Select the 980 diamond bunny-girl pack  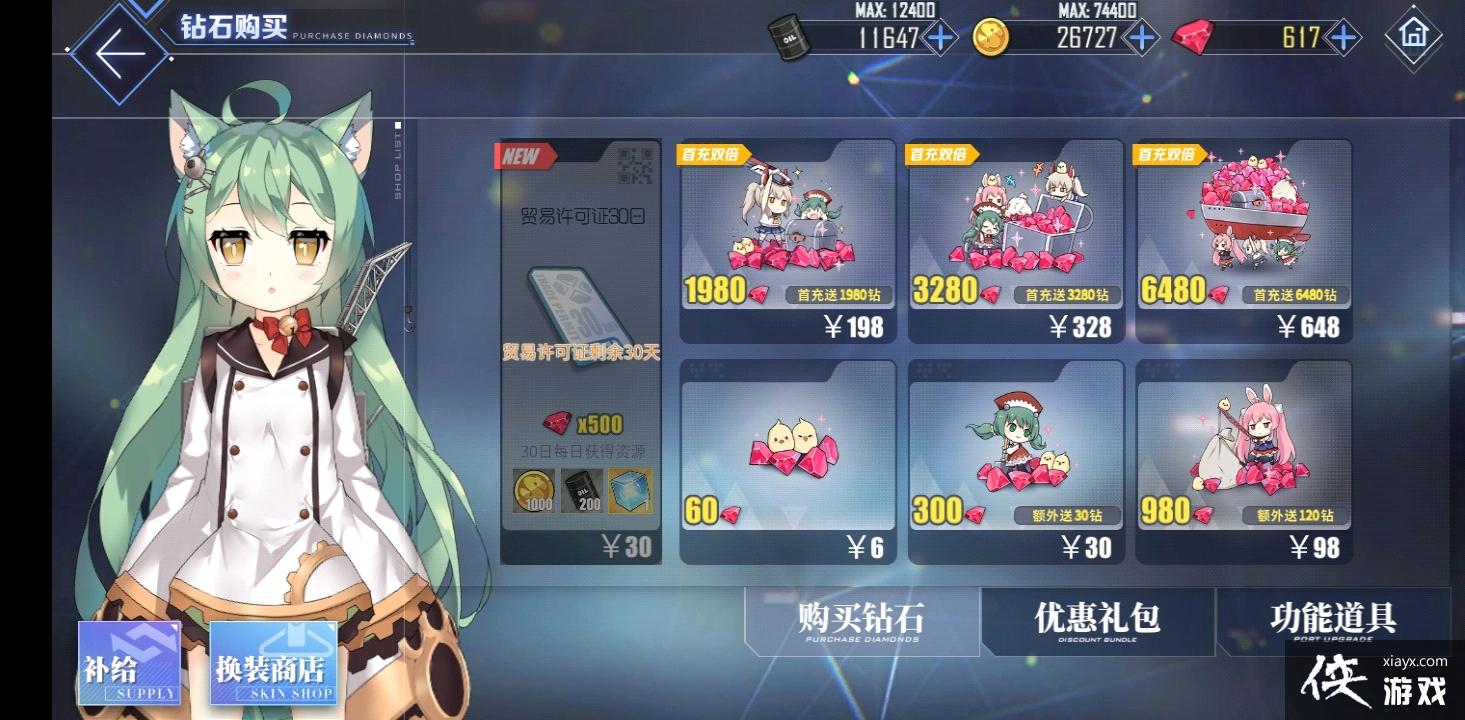1244,455
